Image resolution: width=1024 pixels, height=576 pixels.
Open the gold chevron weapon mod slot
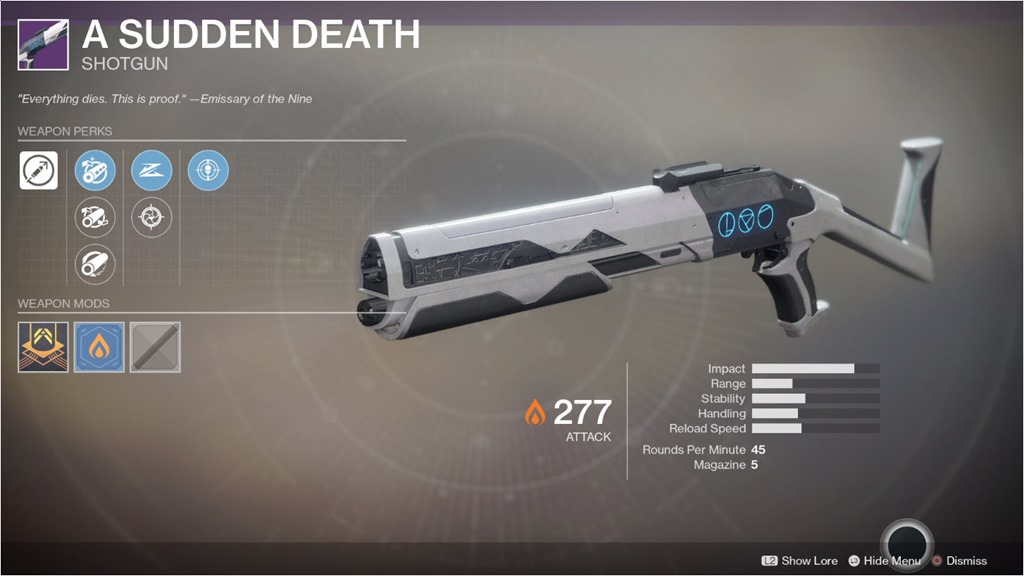(43, 347)
